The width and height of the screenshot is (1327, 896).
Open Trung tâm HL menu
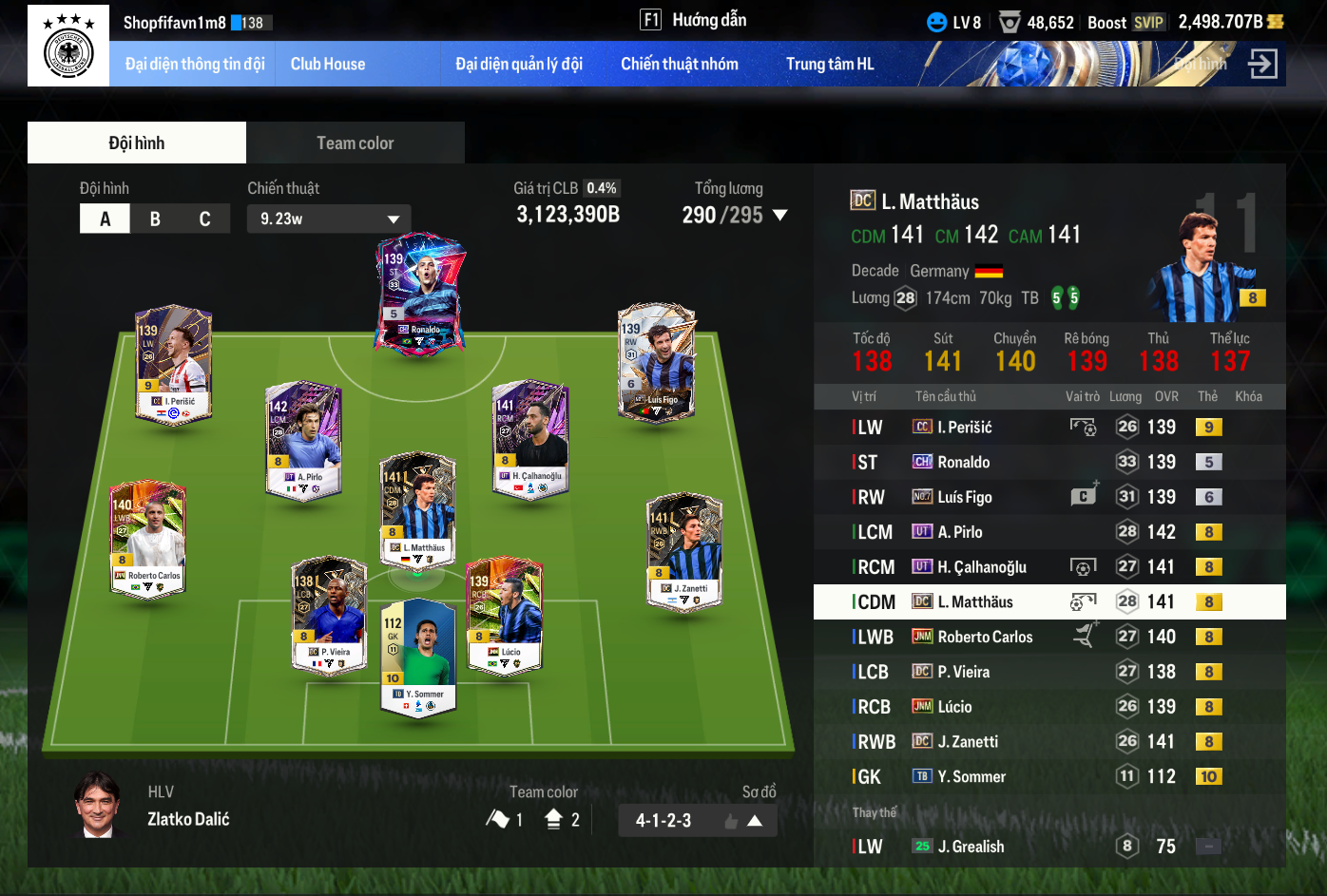(x=830, y=65)
